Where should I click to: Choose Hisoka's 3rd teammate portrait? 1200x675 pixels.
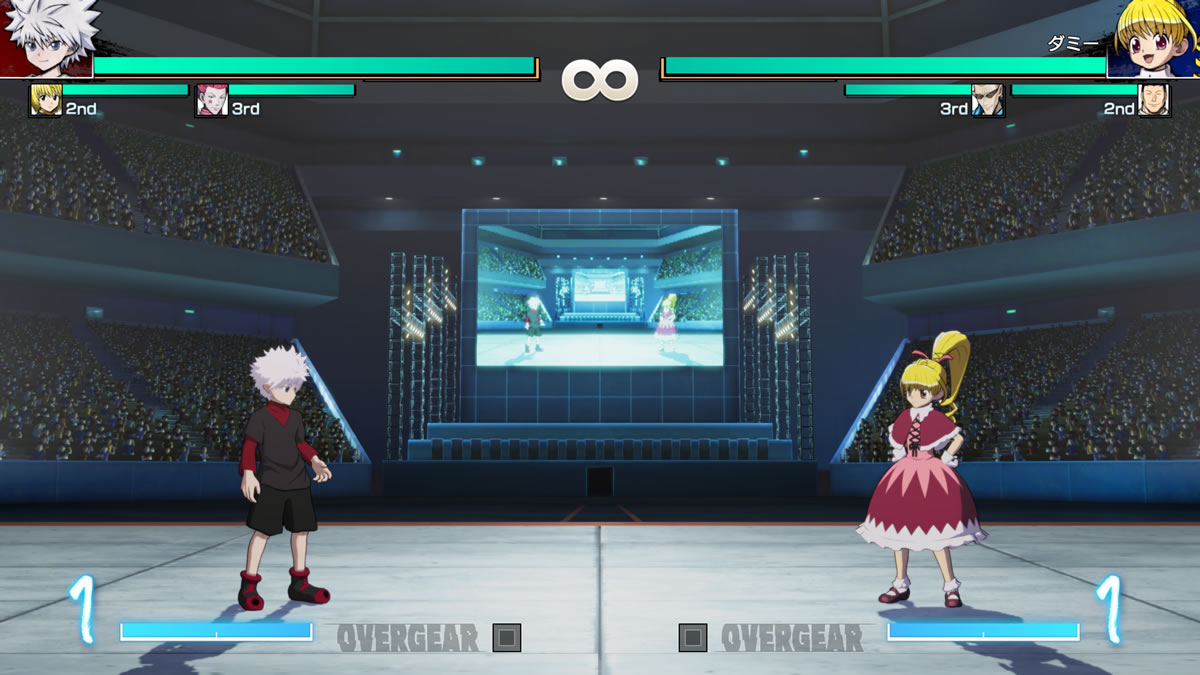211,100
